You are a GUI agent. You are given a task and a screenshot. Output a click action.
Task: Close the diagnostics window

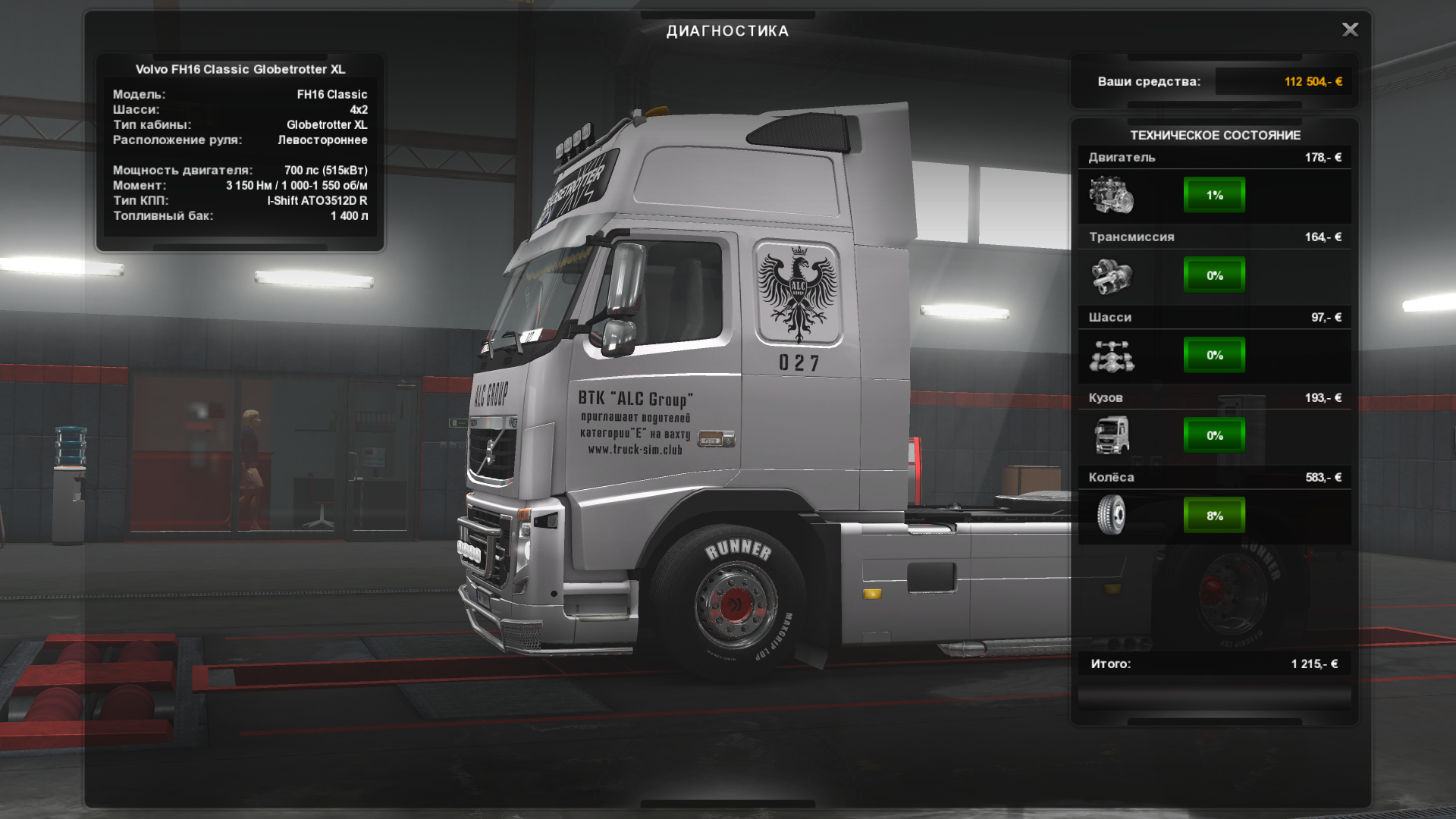[x=1350, y=30]
